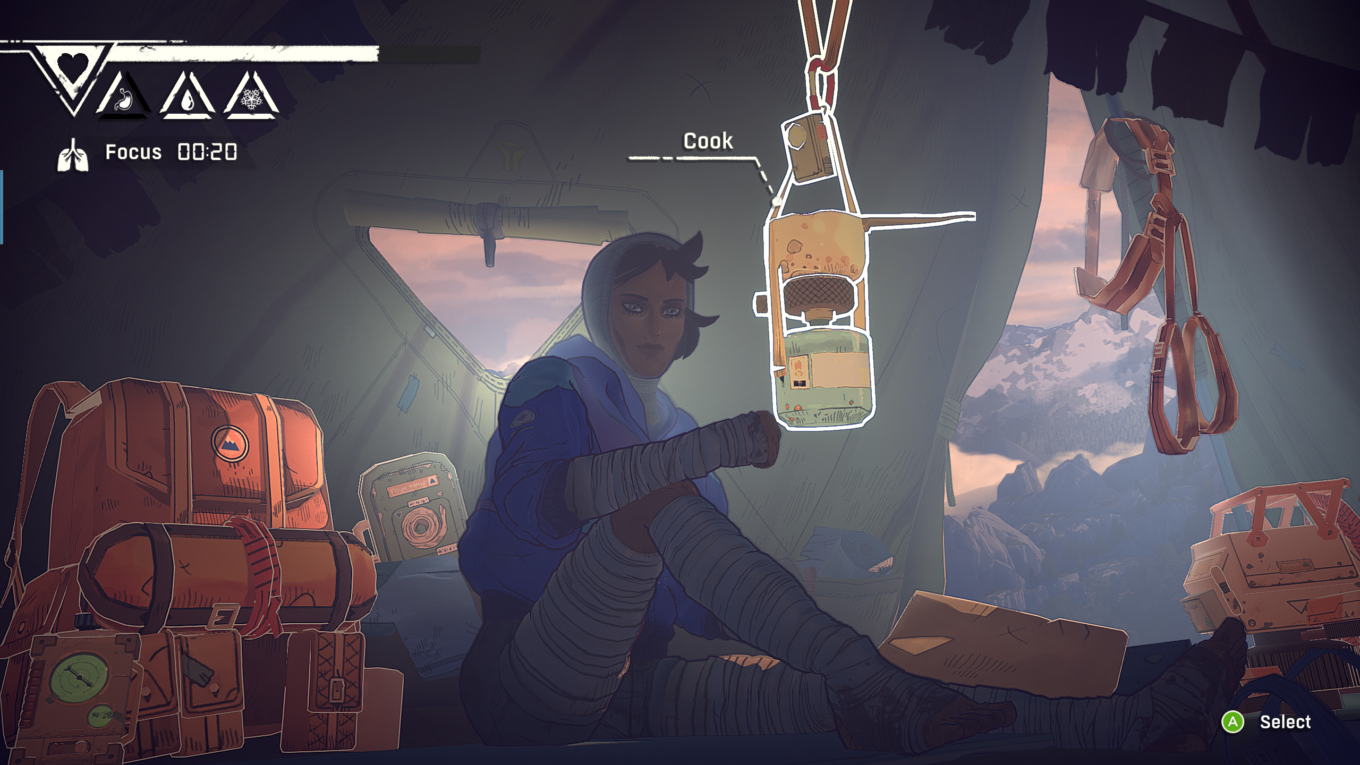The width and height of the screenshot is (1360, 765).
Task: Click the snowflake temperature icon
Action: click(250, 98)
